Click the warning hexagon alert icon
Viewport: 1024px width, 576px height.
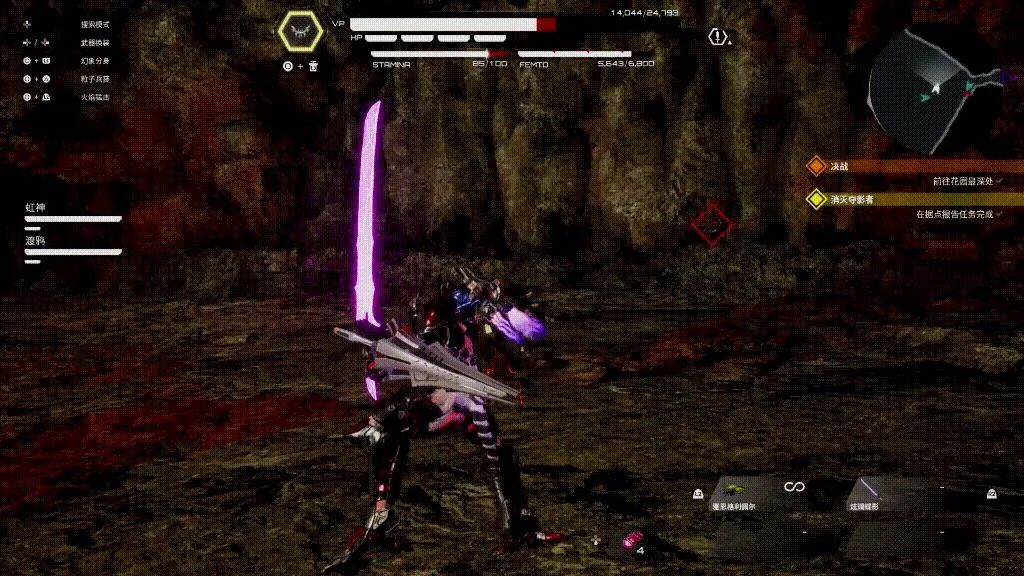pyautogui.click(x=717, y=37)
